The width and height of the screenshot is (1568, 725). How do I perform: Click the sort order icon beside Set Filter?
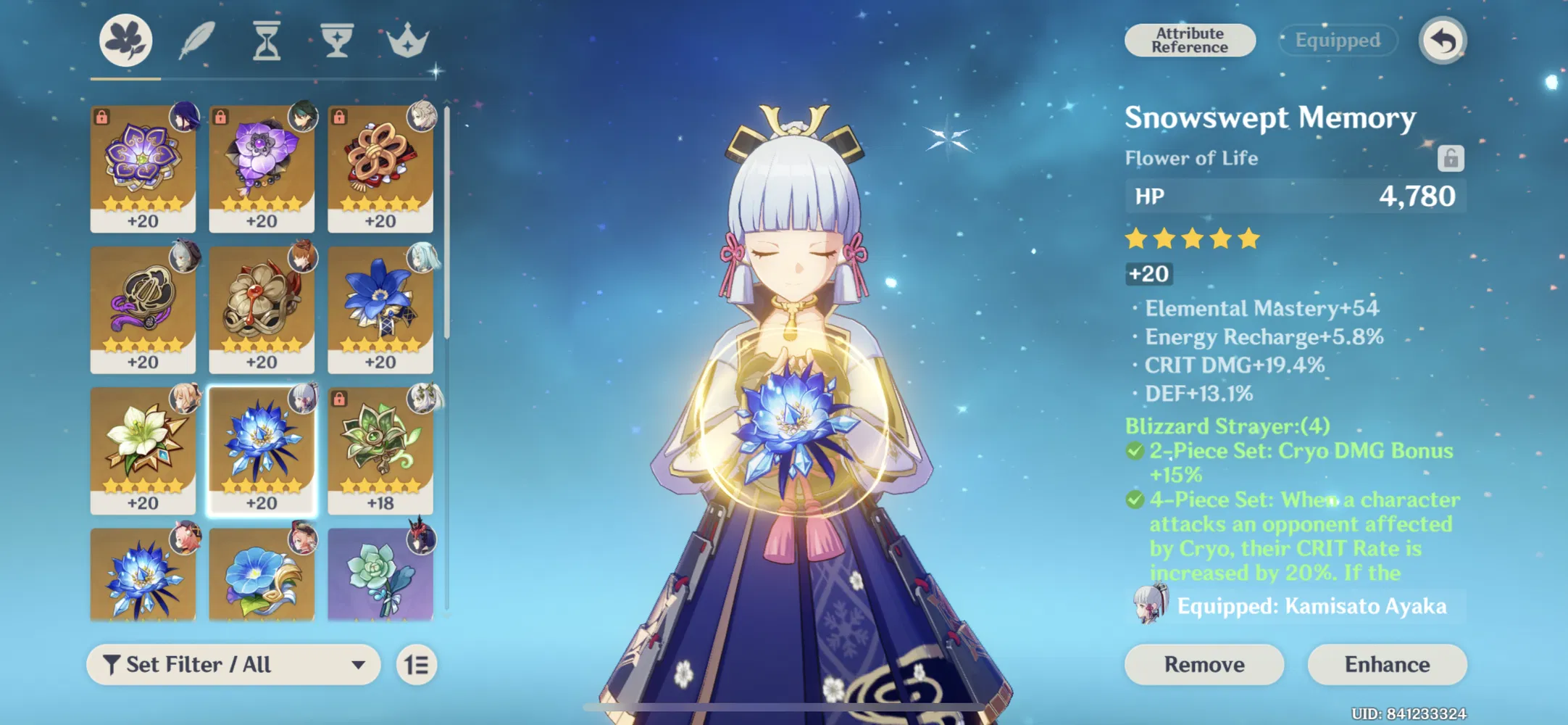(418, 664)
